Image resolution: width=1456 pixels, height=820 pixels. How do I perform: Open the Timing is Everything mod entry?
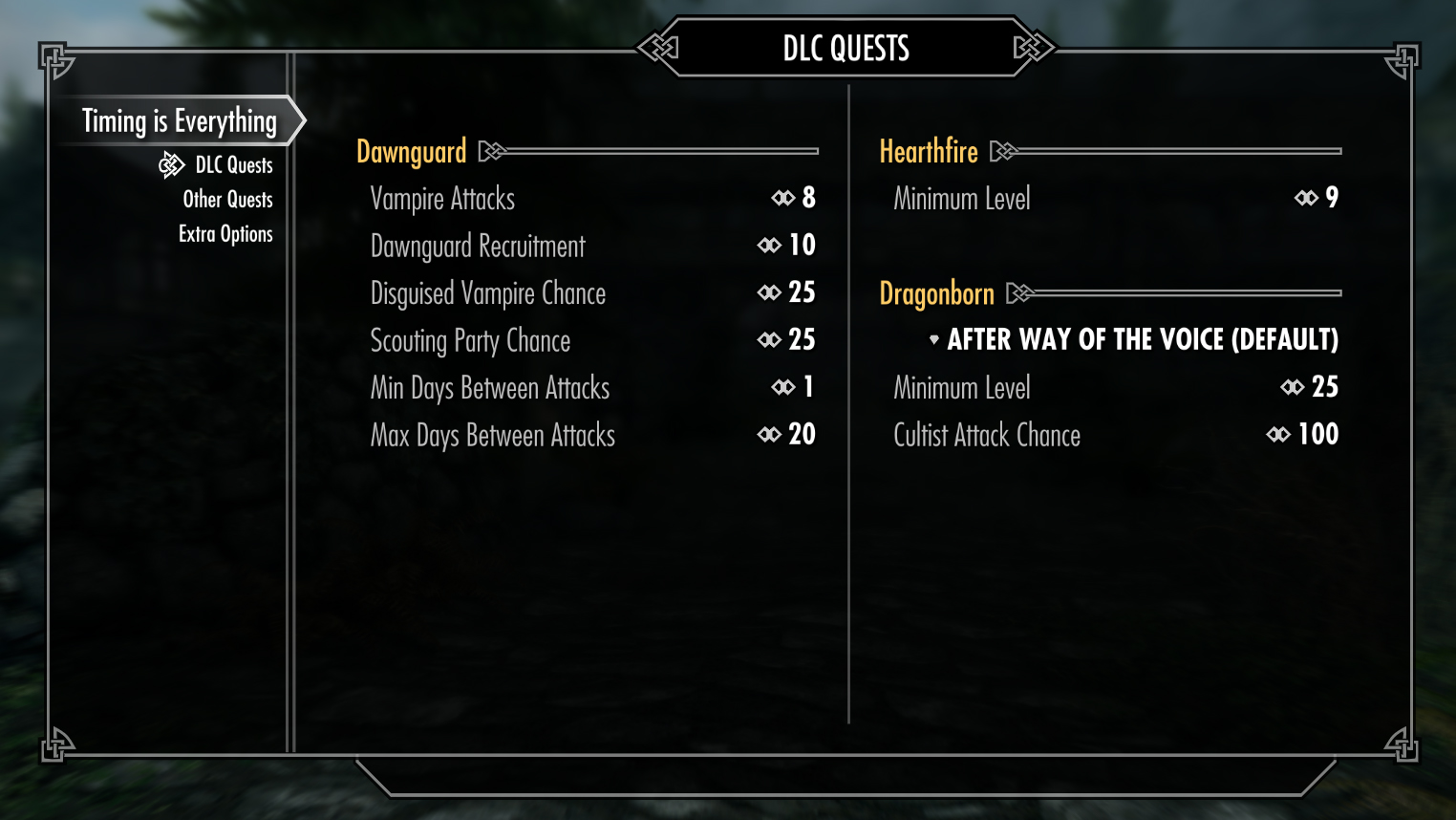(179, 121)
